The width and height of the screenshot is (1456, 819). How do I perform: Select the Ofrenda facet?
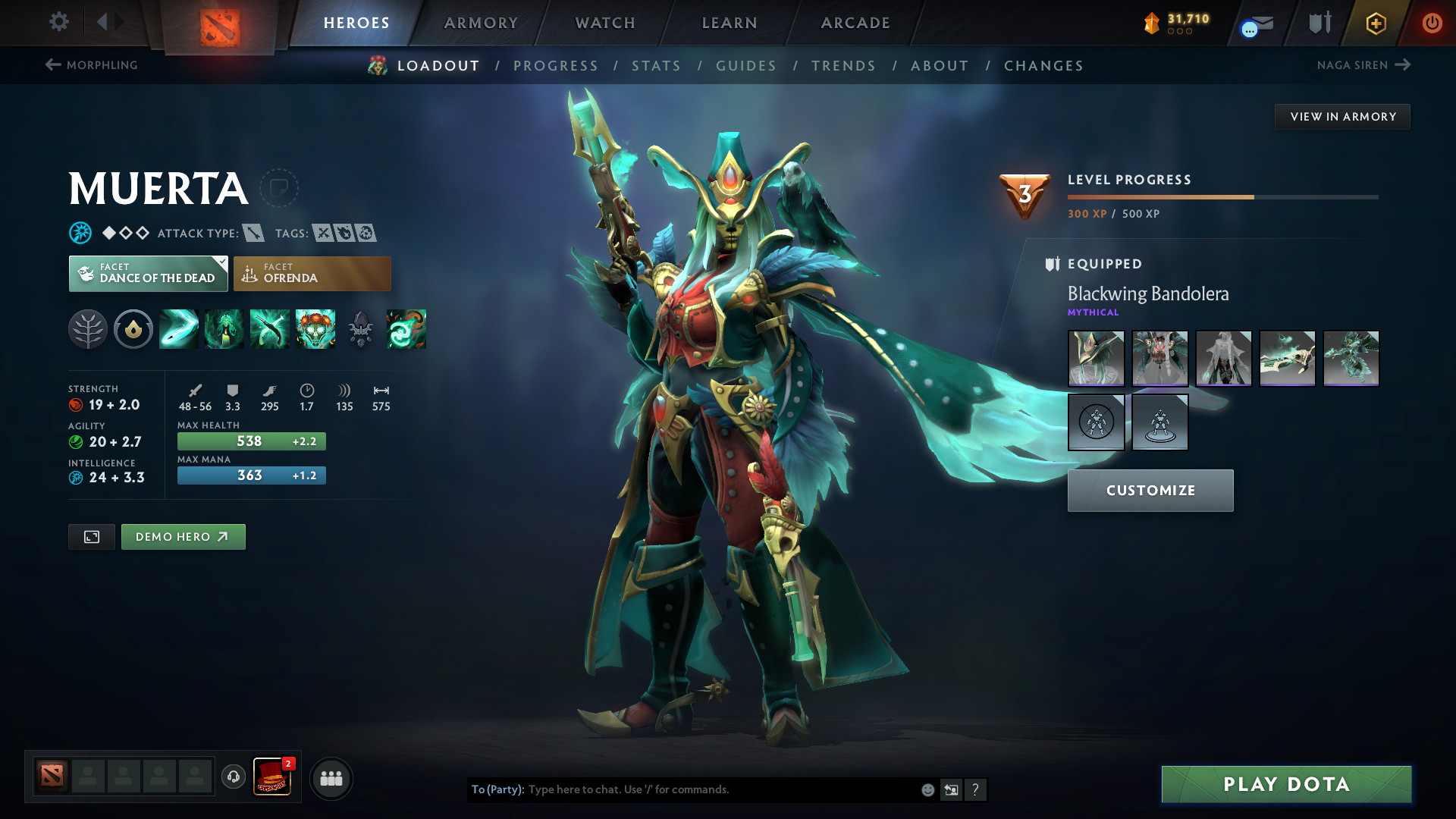(312, 273)
